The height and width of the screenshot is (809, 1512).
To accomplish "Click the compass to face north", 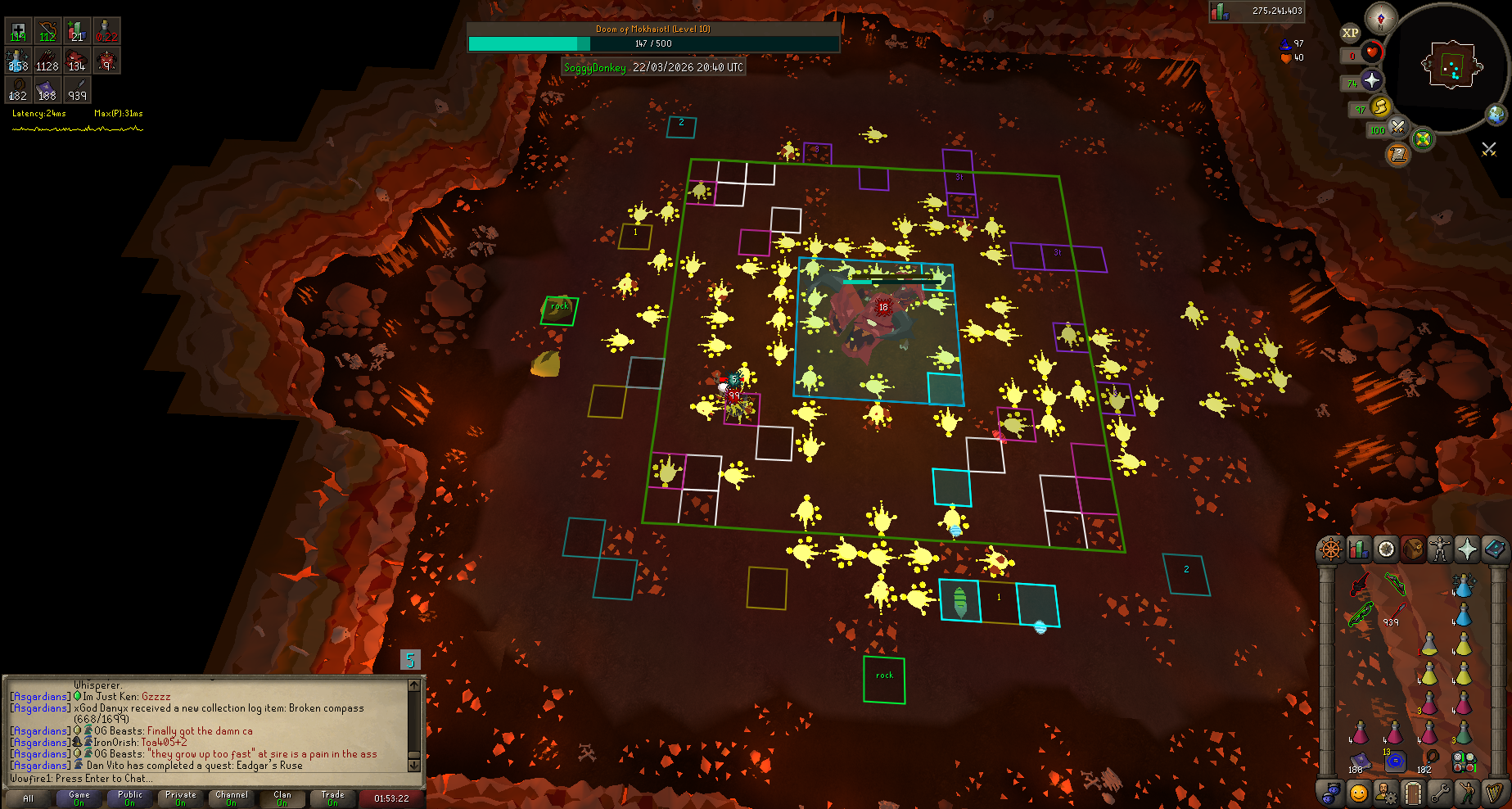I will click(1381, 18).
